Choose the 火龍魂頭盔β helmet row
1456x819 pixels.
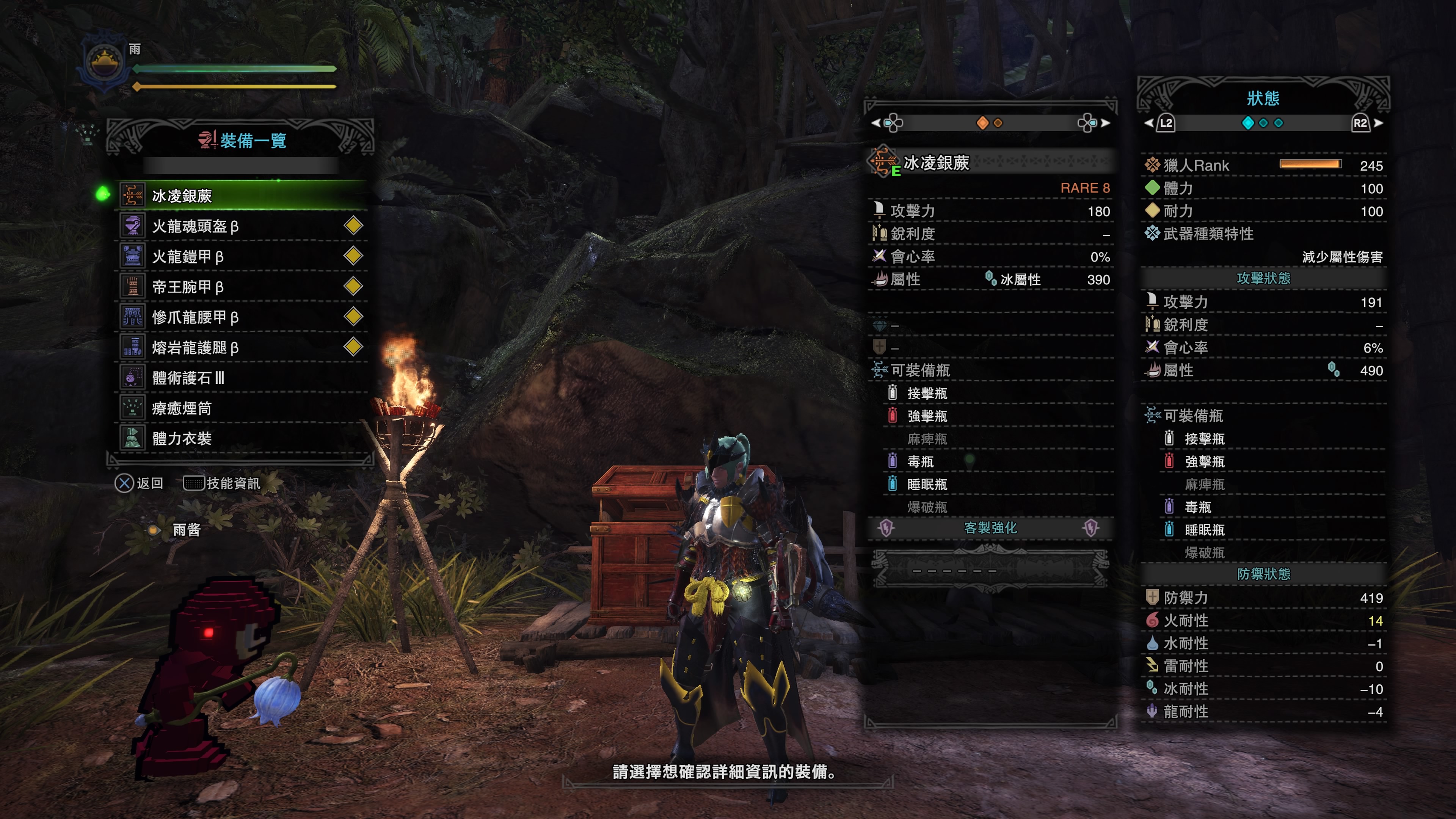(x=243, y=226)
